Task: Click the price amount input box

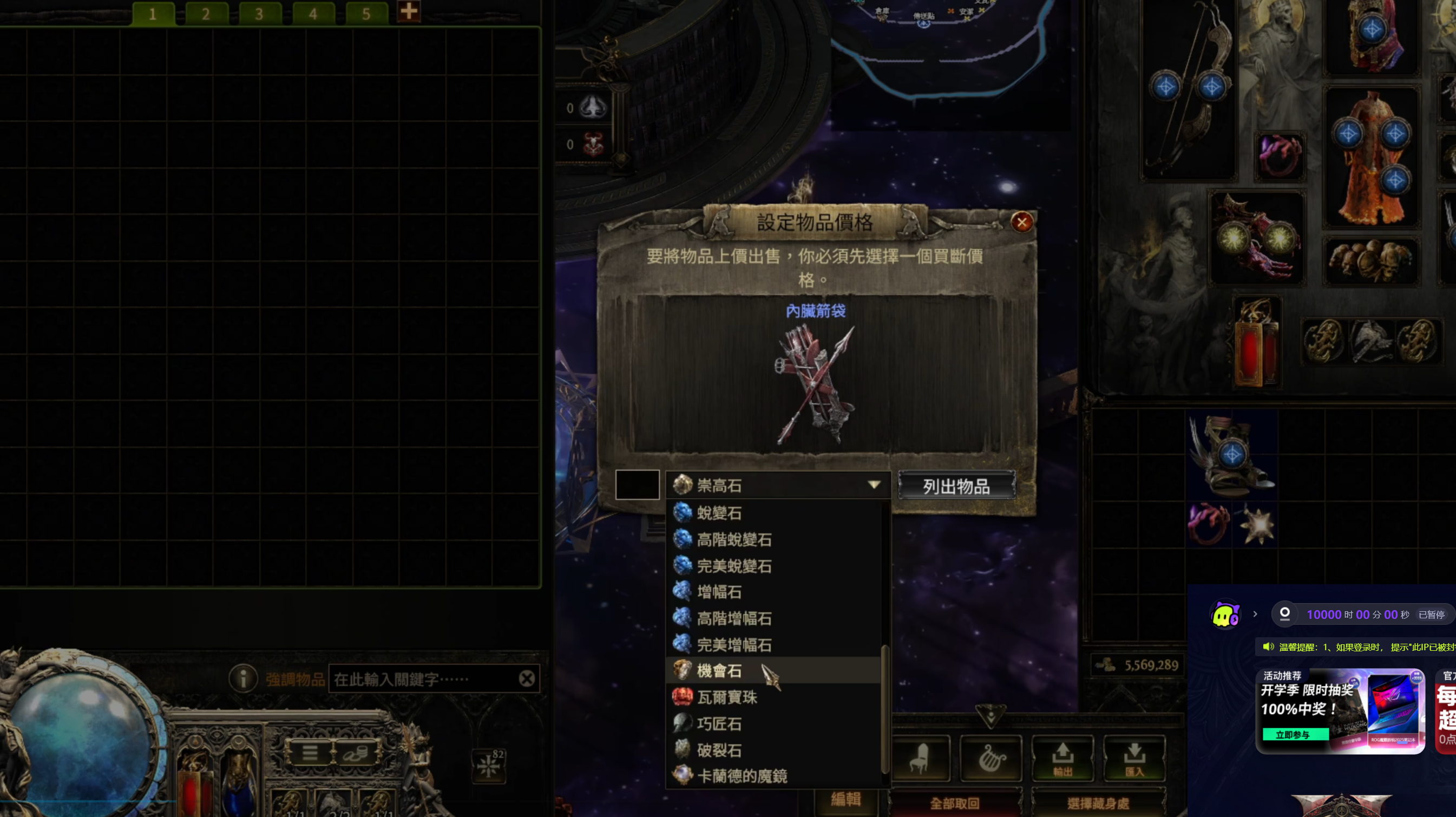Action: click(637, 485)
